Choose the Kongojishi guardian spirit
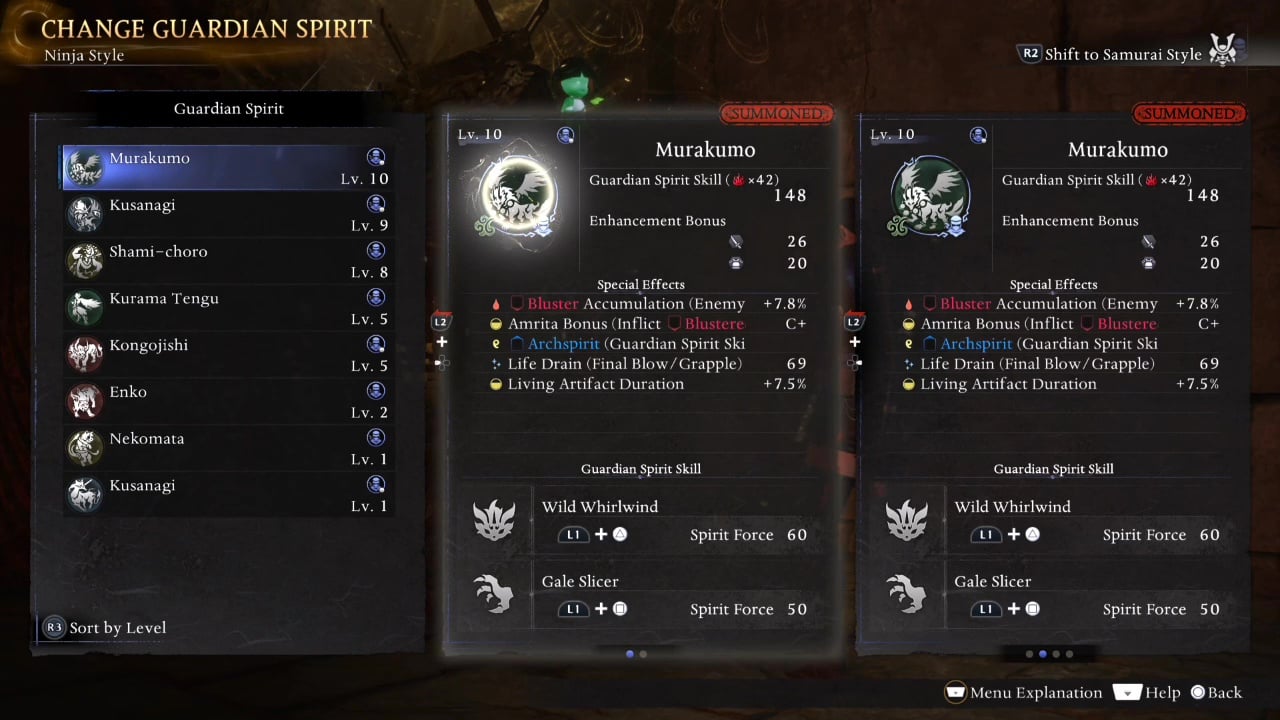Image resolution: width=1280 pixels, height=720 pixels. 227,355
